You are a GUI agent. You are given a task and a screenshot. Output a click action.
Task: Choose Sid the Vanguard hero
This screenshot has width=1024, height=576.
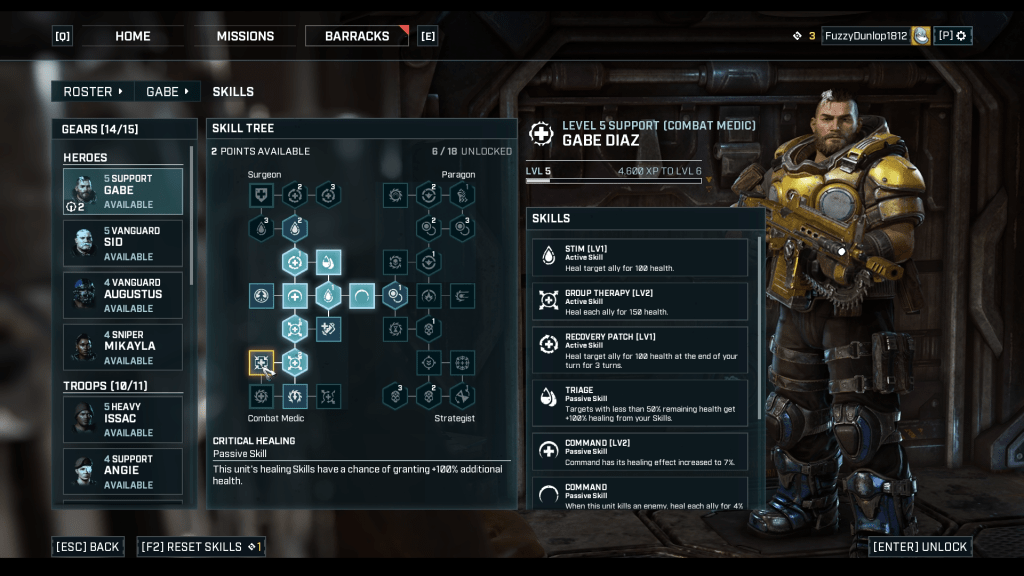(123, 243)
